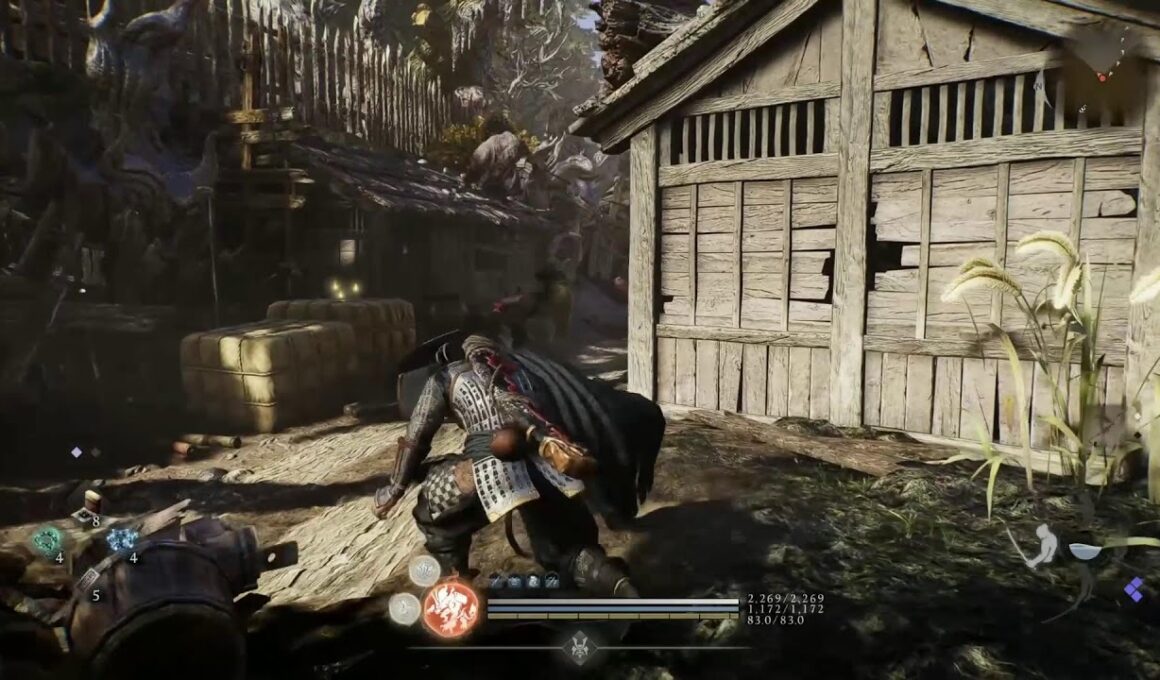Use the blue crystal item slot
Image resolution: width=1160 pixels, height=680 pixels.
122,540
